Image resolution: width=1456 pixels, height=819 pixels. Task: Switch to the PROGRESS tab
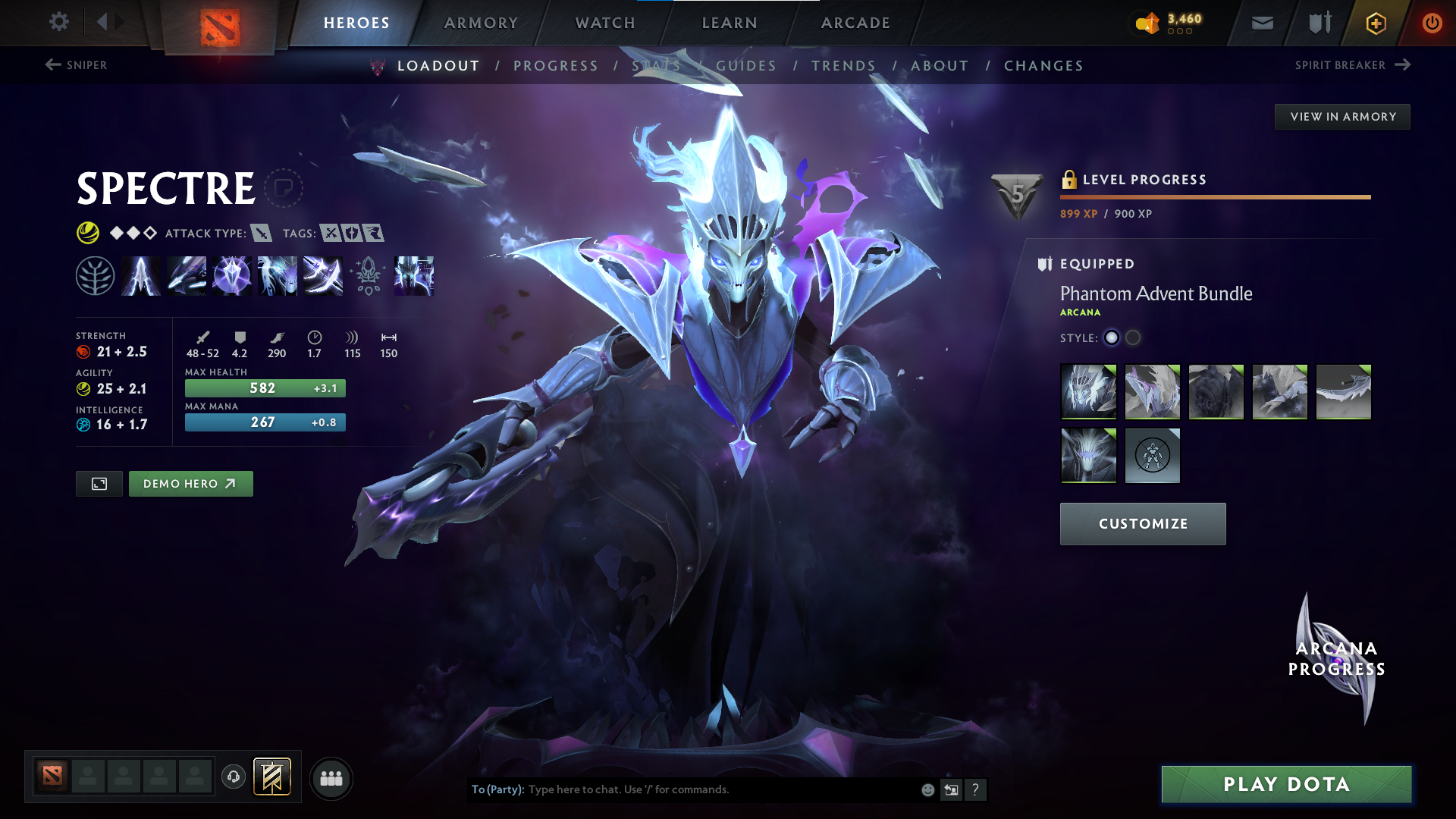pyautogui.click(x=556, y=66)
